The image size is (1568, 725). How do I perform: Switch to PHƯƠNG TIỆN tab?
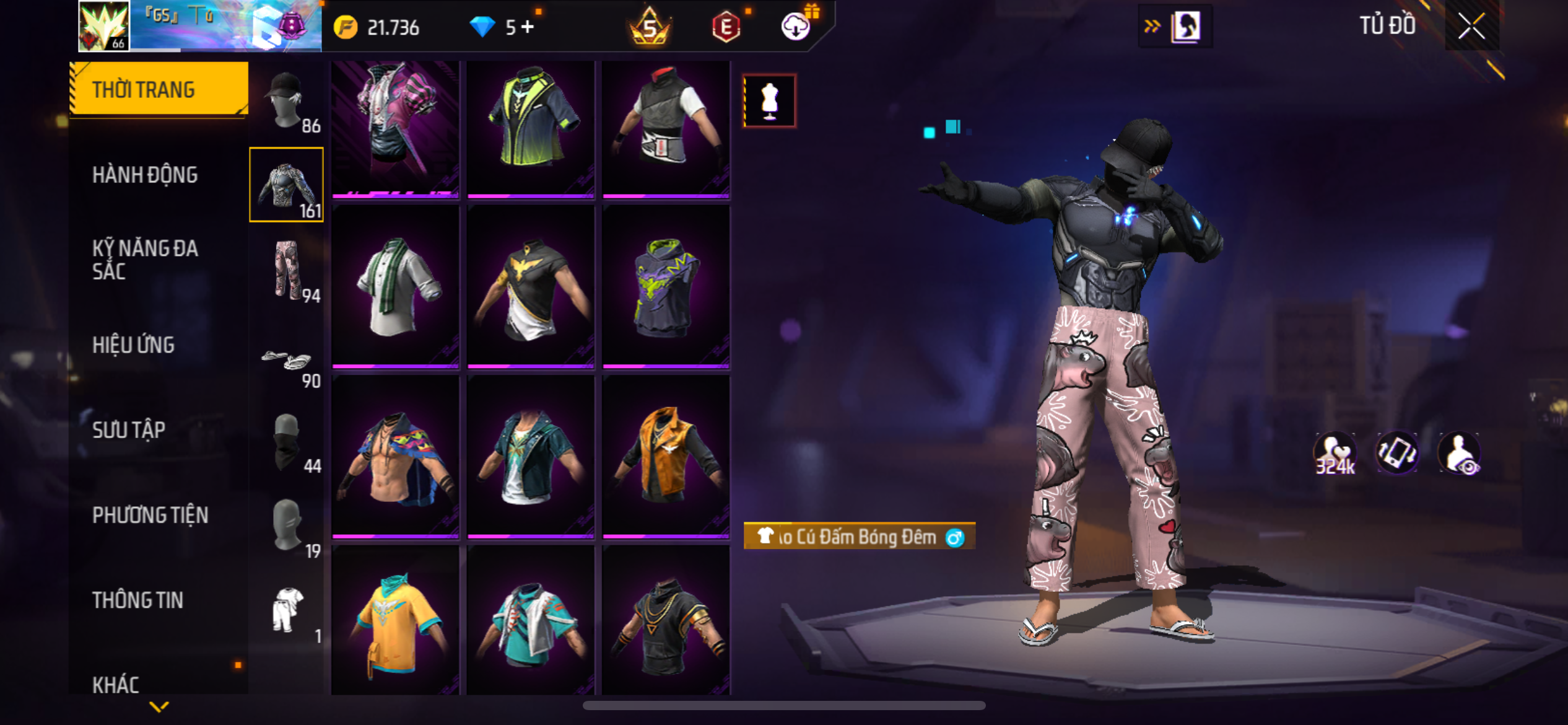coord(150,515)
